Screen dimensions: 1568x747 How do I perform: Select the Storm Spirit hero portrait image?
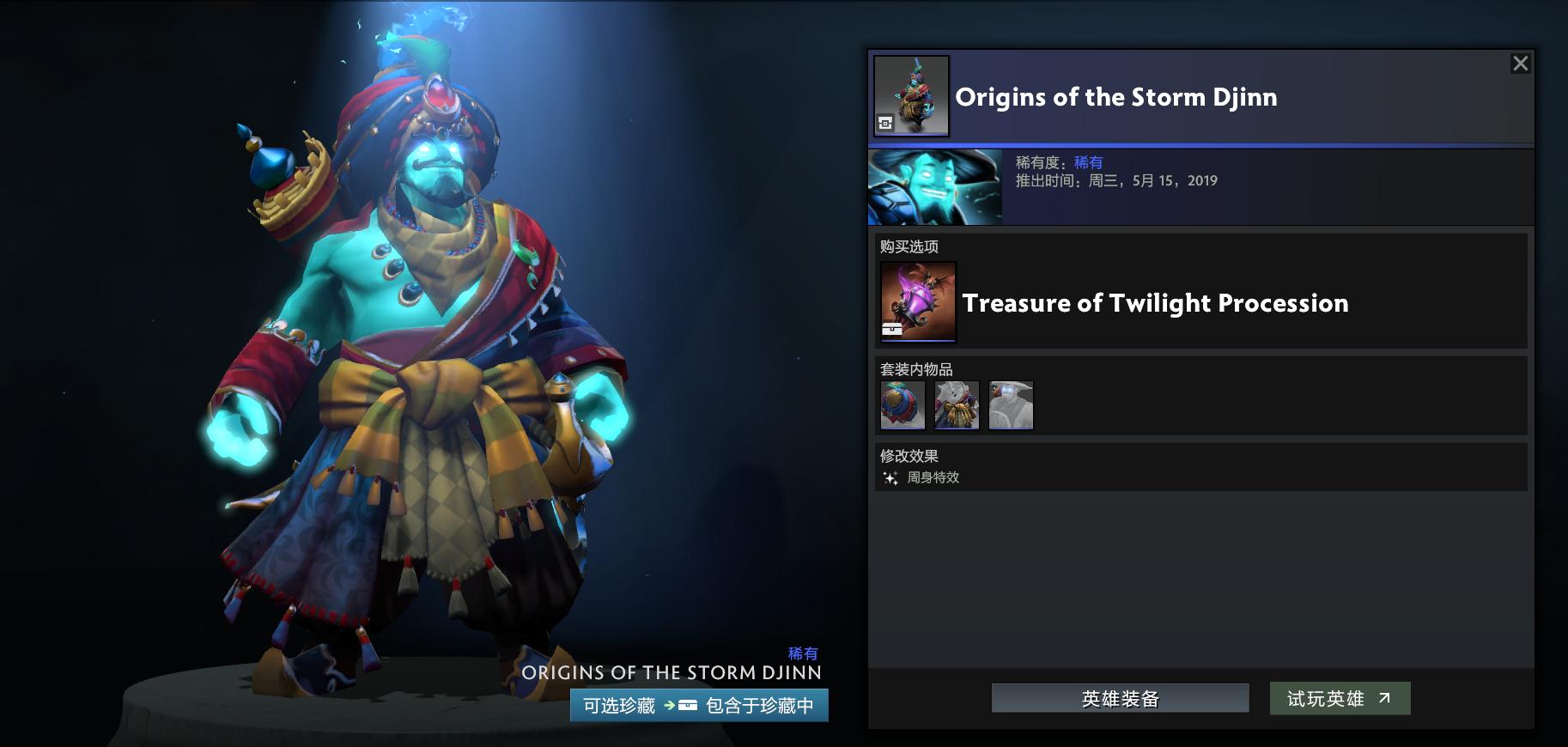coord(935,186)
